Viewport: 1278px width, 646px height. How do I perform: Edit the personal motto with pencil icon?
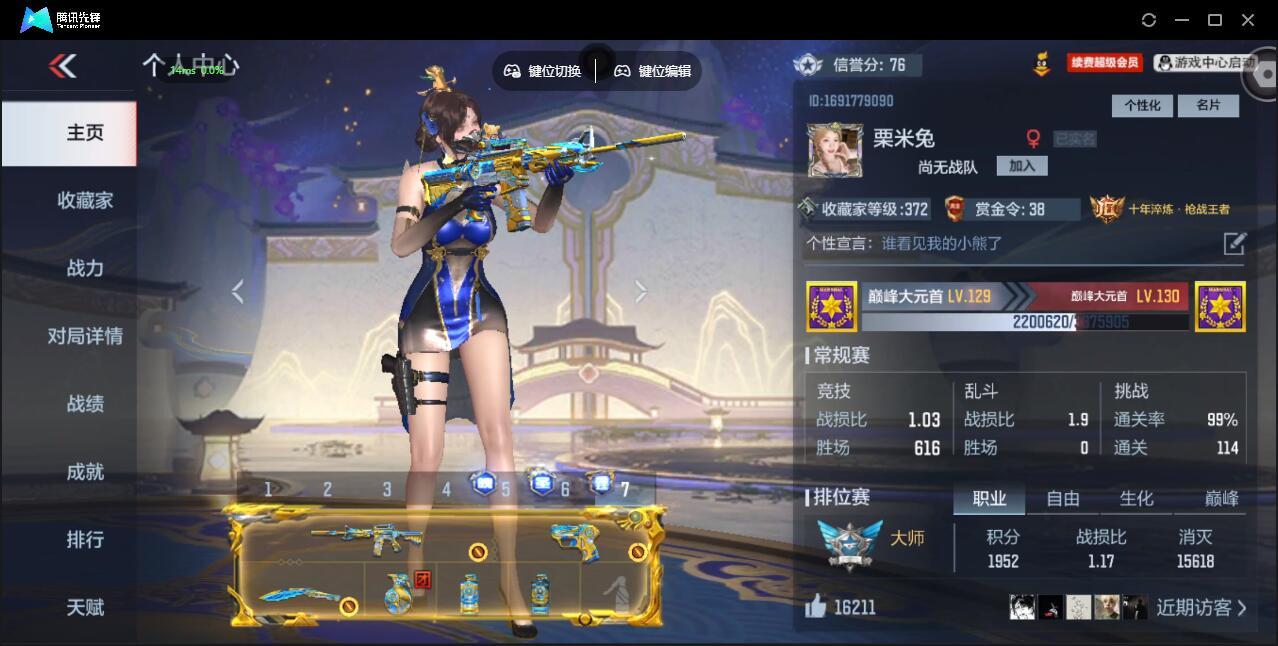[1235, 243]
